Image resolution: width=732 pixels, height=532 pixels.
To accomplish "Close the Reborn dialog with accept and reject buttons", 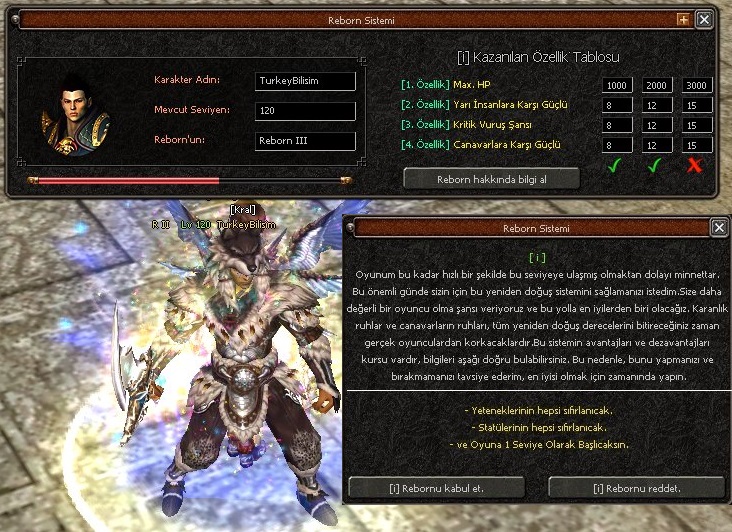I will click(x=719, y=228).
